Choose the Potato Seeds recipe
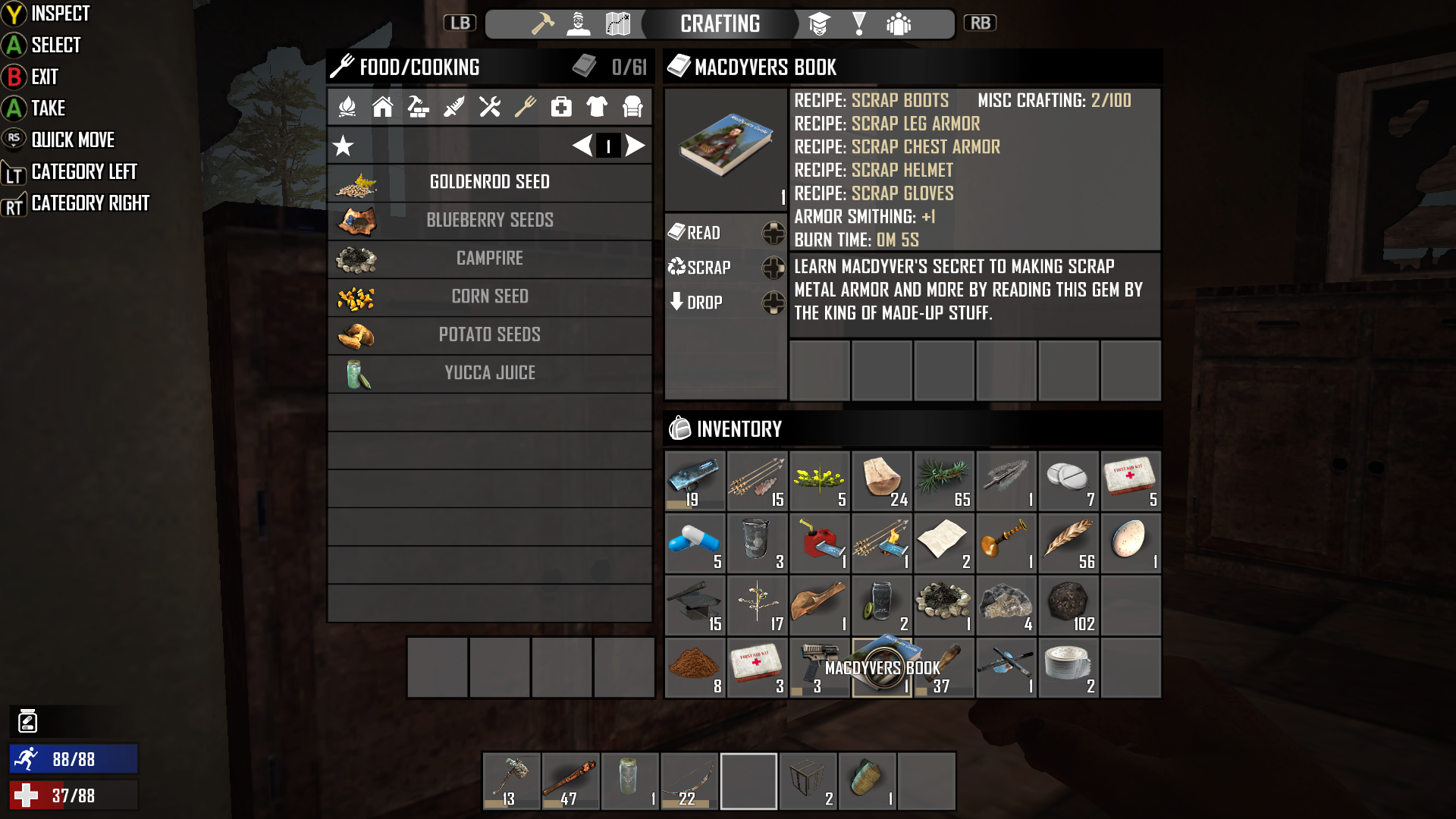Image resolution: width=1456 pixels, height=819 pixels. [x=489, y=334]
